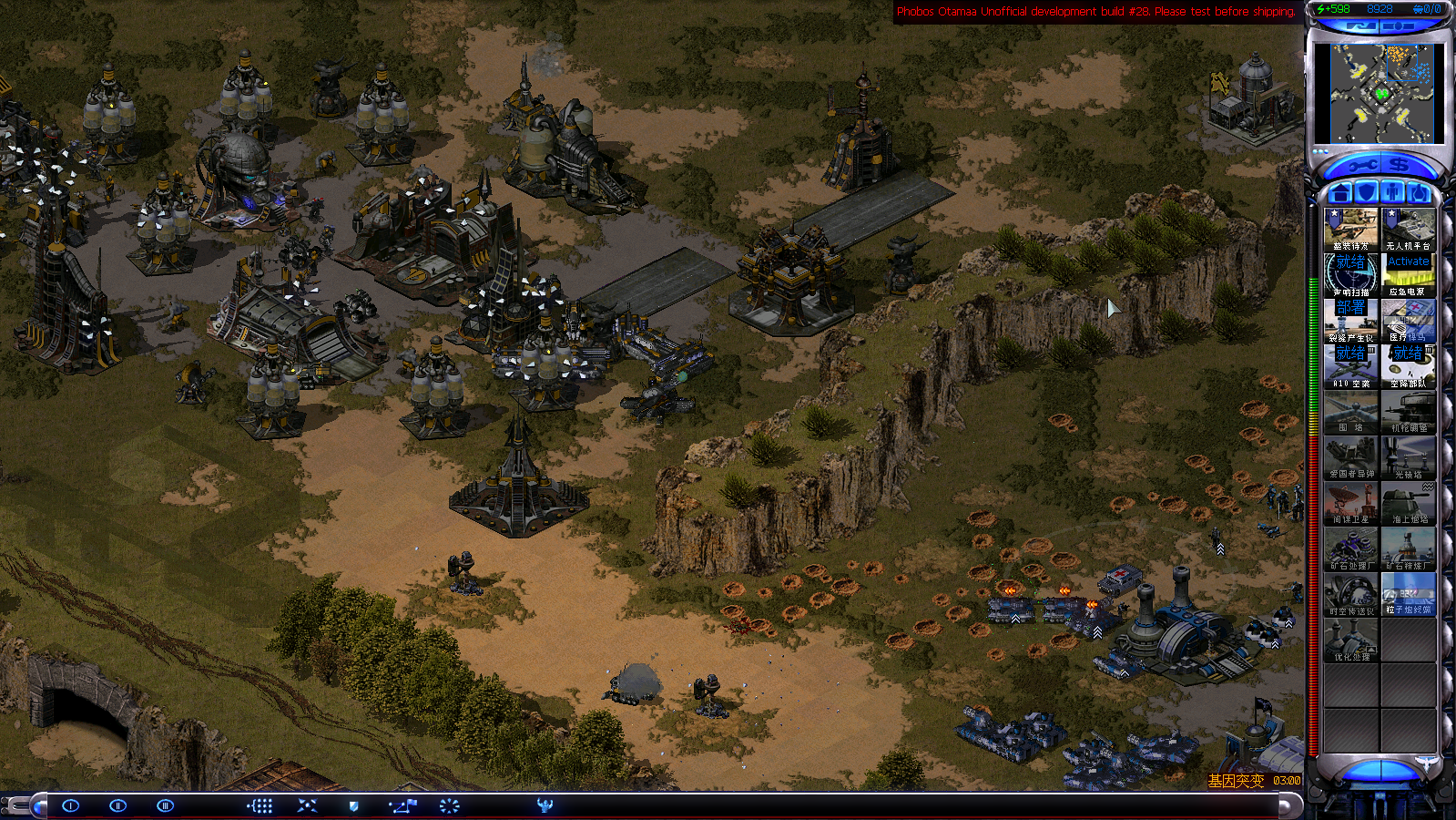
Task: Select the Prism Tower (光棱塔) build icon
Action: 1408,457
